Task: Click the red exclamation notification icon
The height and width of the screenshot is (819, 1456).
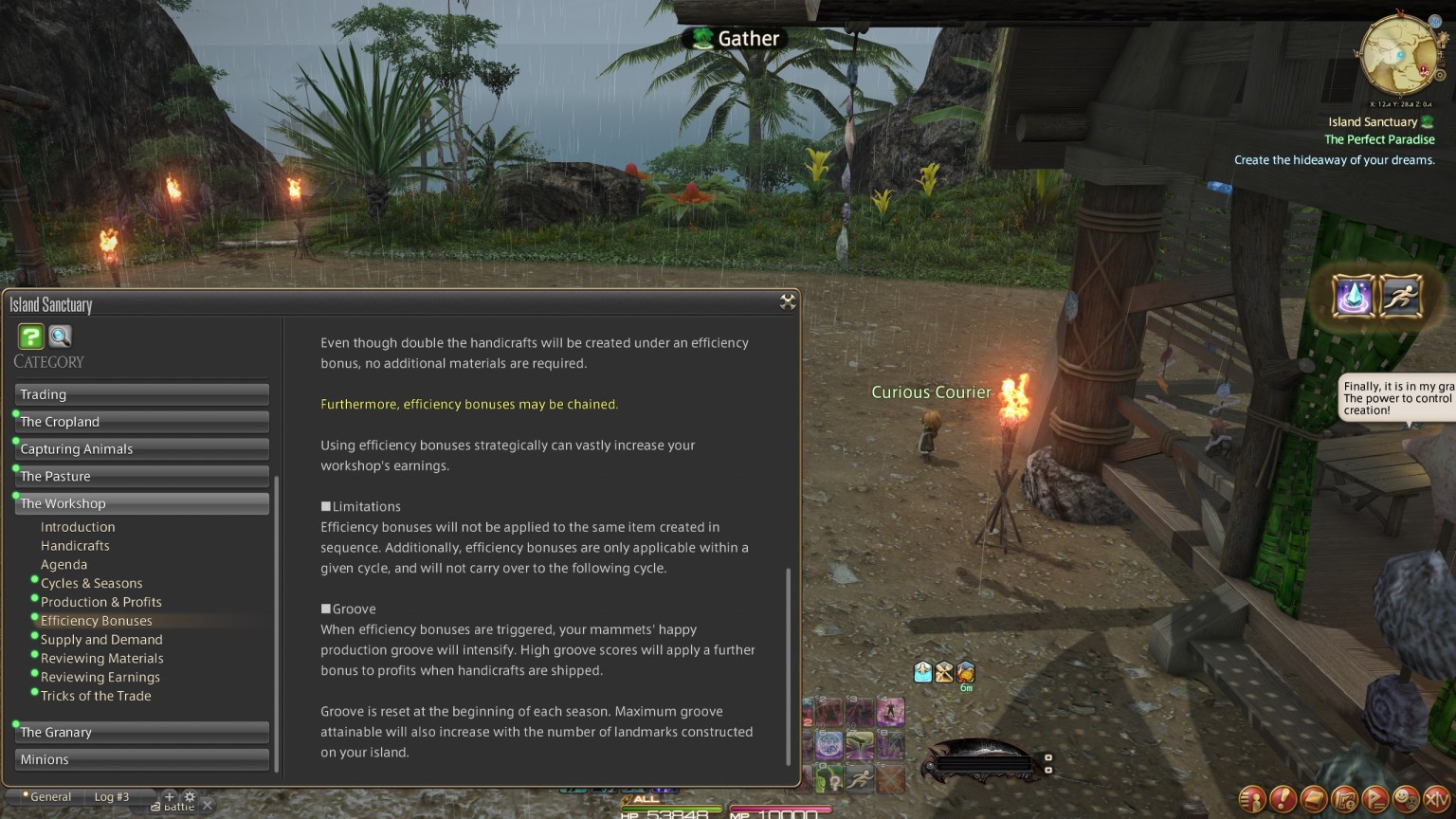Action: 1283,799
